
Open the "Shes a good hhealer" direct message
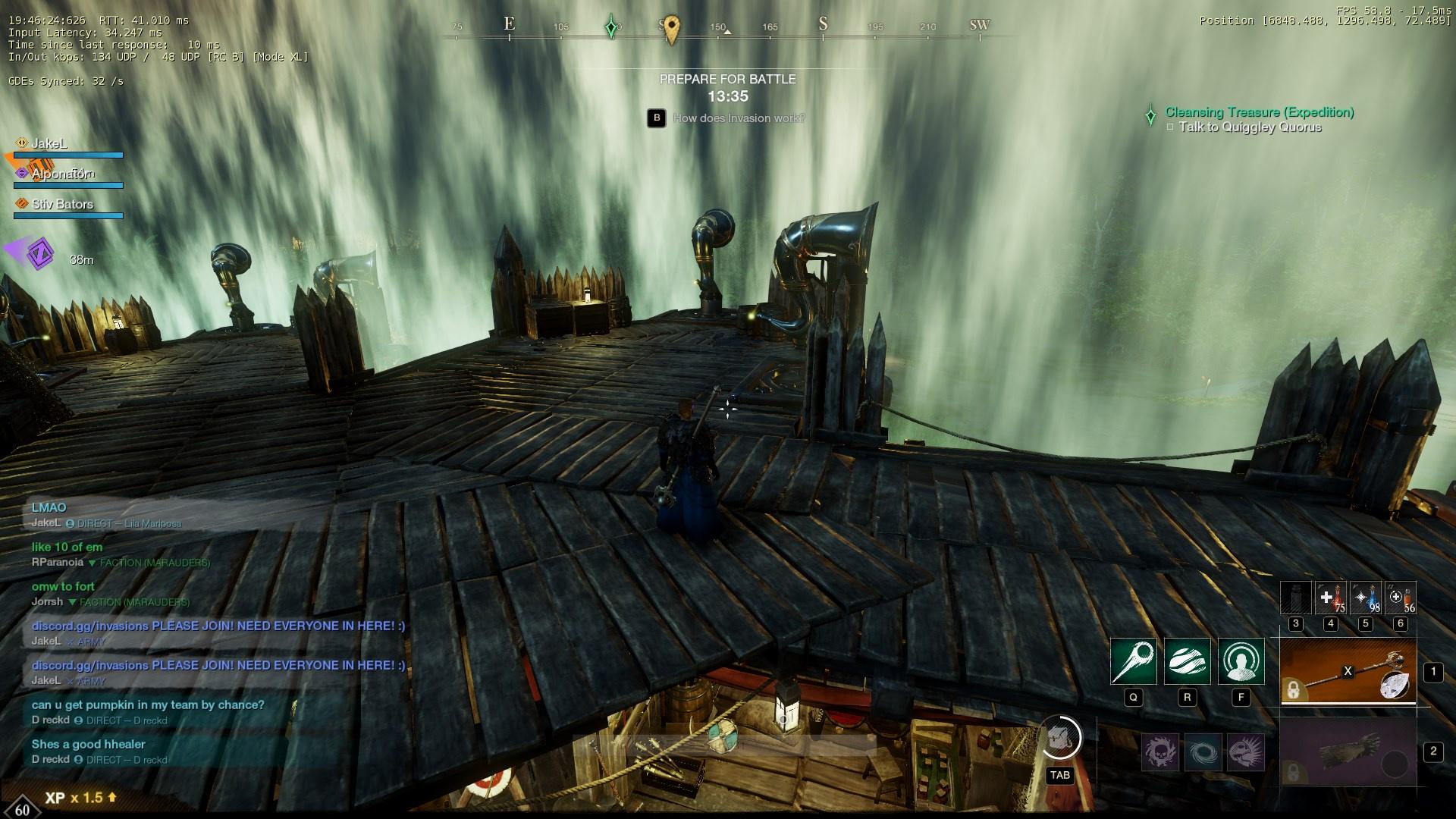click(x=88, y=744)
